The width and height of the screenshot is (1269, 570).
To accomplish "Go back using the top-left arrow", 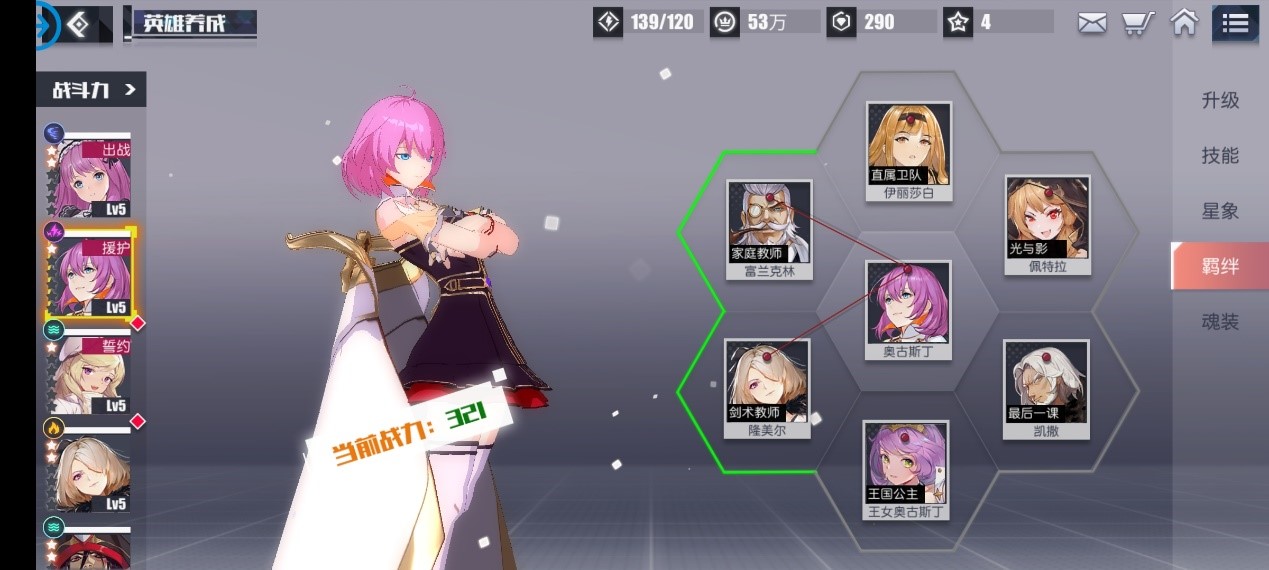I will tap(77, 25).
